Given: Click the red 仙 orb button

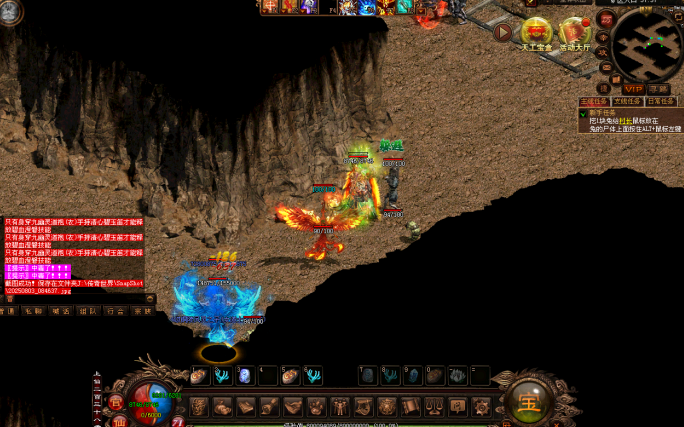Looking at the screenshot, I should [x=121, y=420].
